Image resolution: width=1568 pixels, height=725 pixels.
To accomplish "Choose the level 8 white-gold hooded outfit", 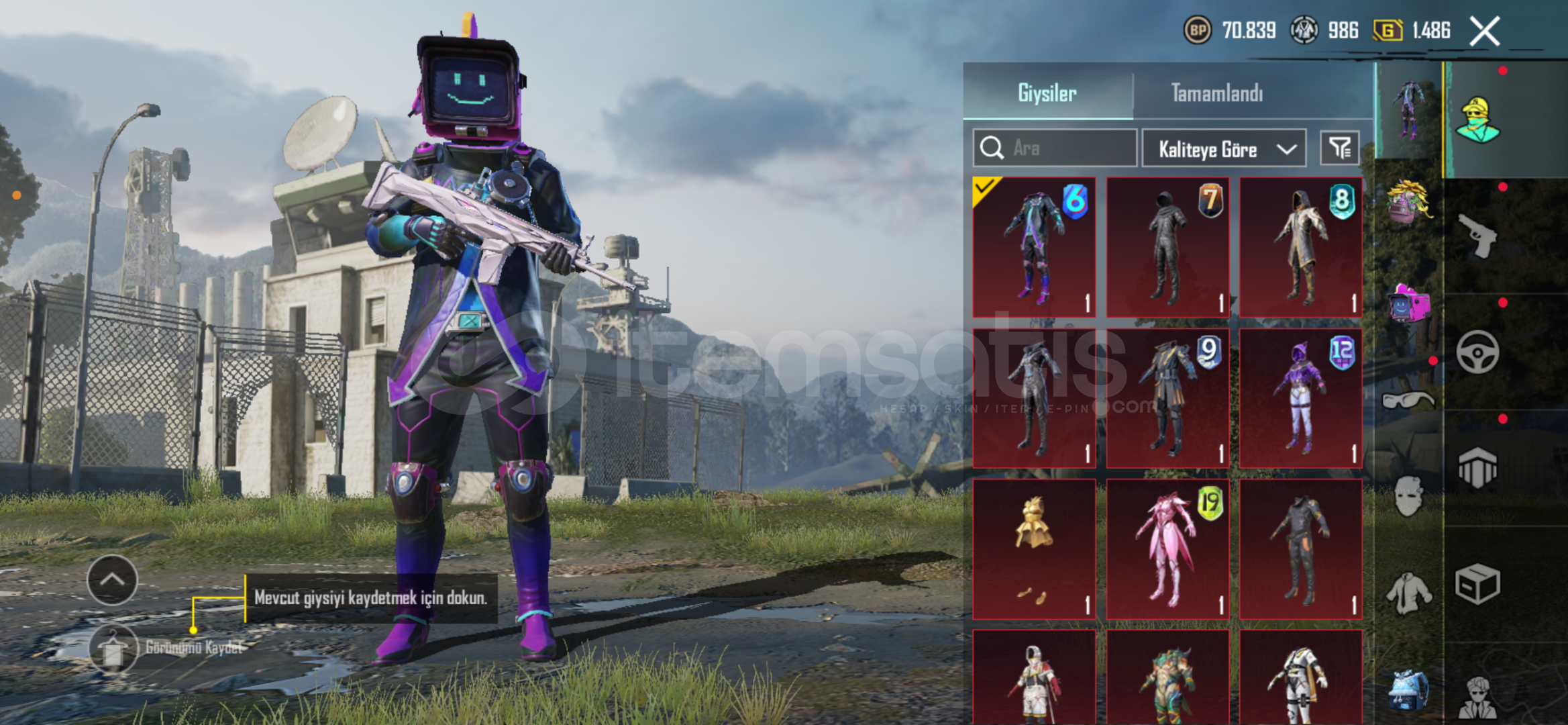I will click(x=1300, y=247).
